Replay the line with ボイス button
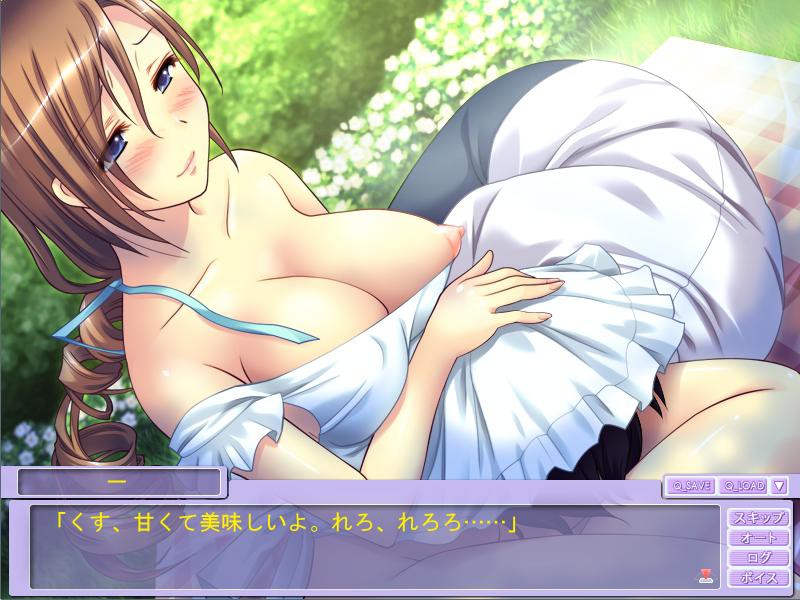 [x=759, y=578]
